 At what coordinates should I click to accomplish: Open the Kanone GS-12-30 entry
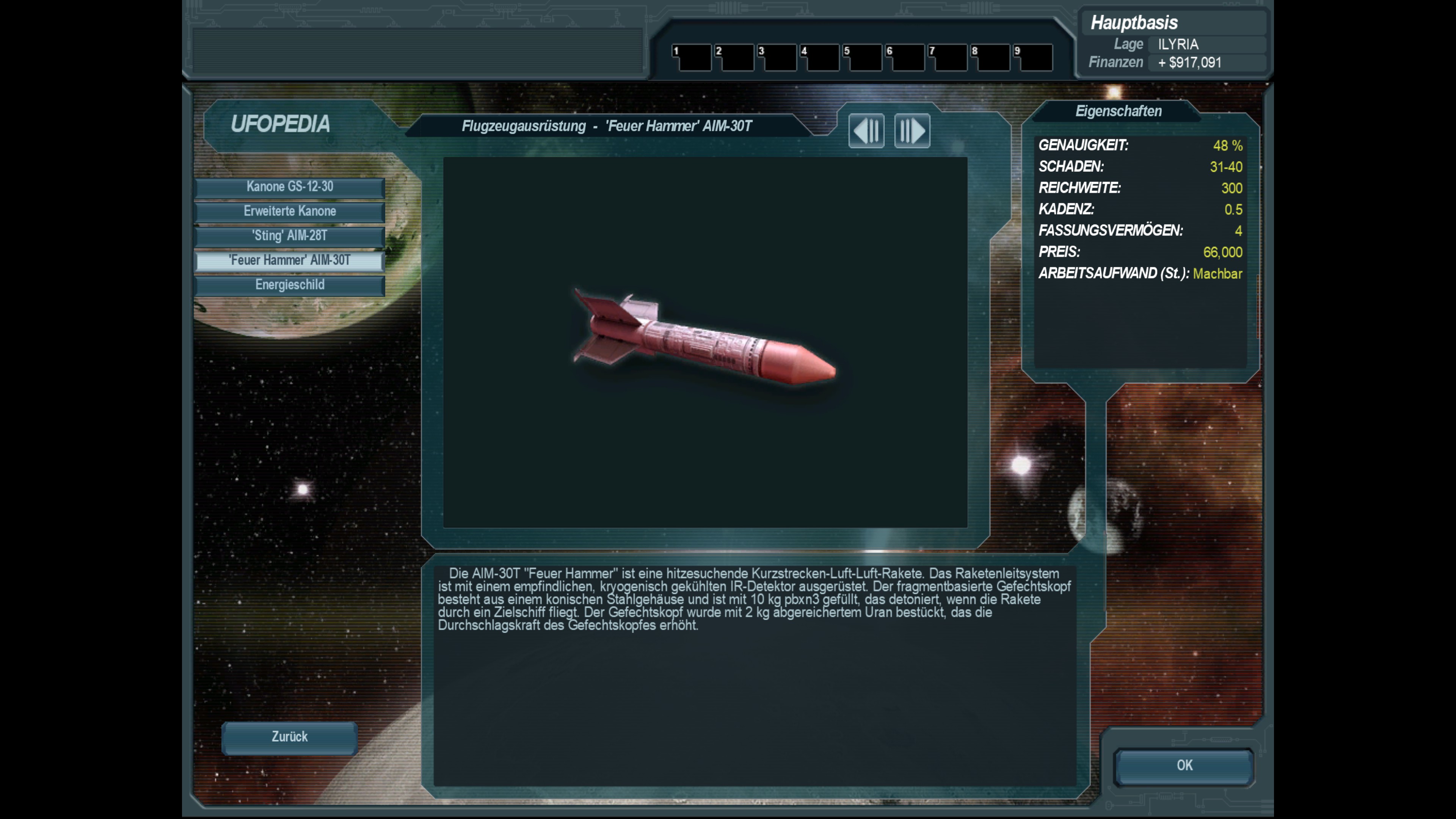tap(289, 187)
